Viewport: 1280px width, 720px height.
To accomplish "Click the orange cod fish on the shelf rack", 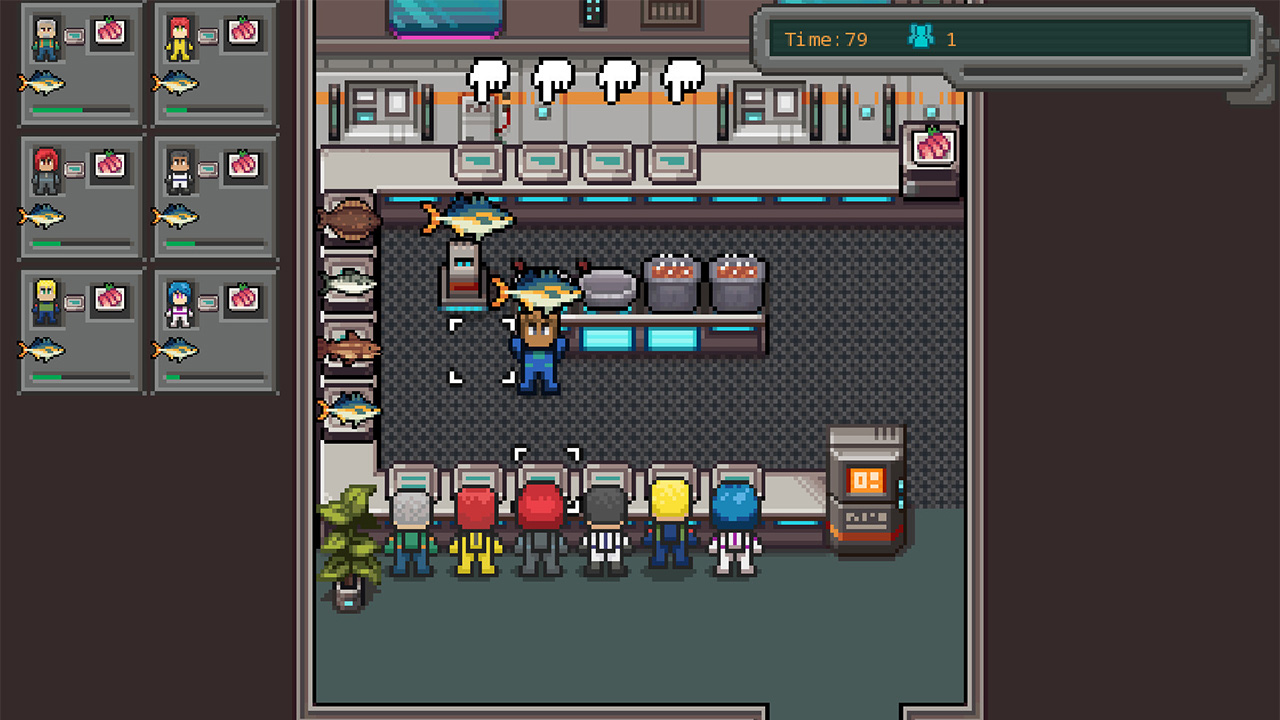I will pos(350,348).
